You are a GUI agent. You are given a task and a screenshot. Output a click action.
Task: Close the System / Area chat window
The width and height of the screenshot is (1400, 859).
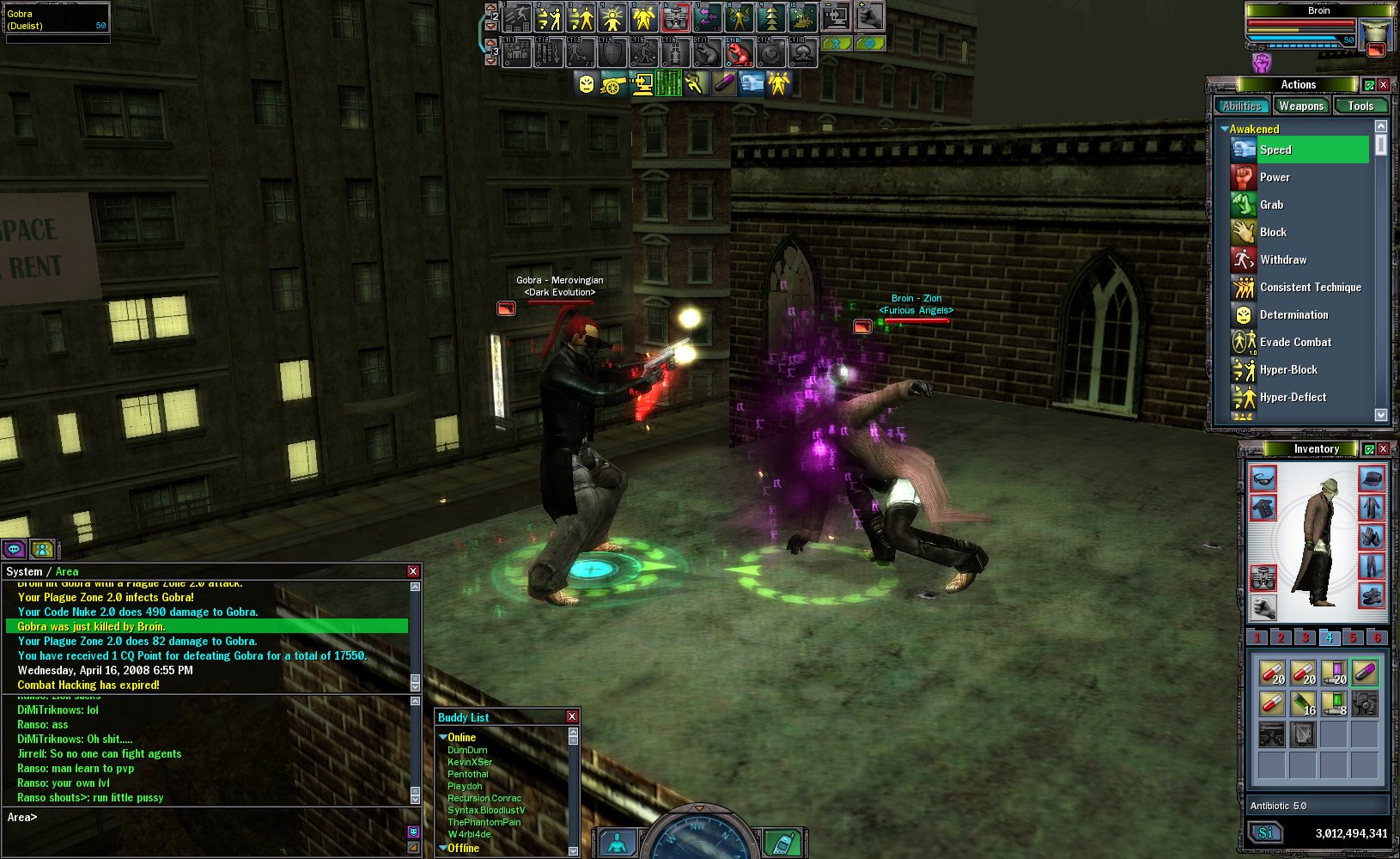click(x=413, y=571)
